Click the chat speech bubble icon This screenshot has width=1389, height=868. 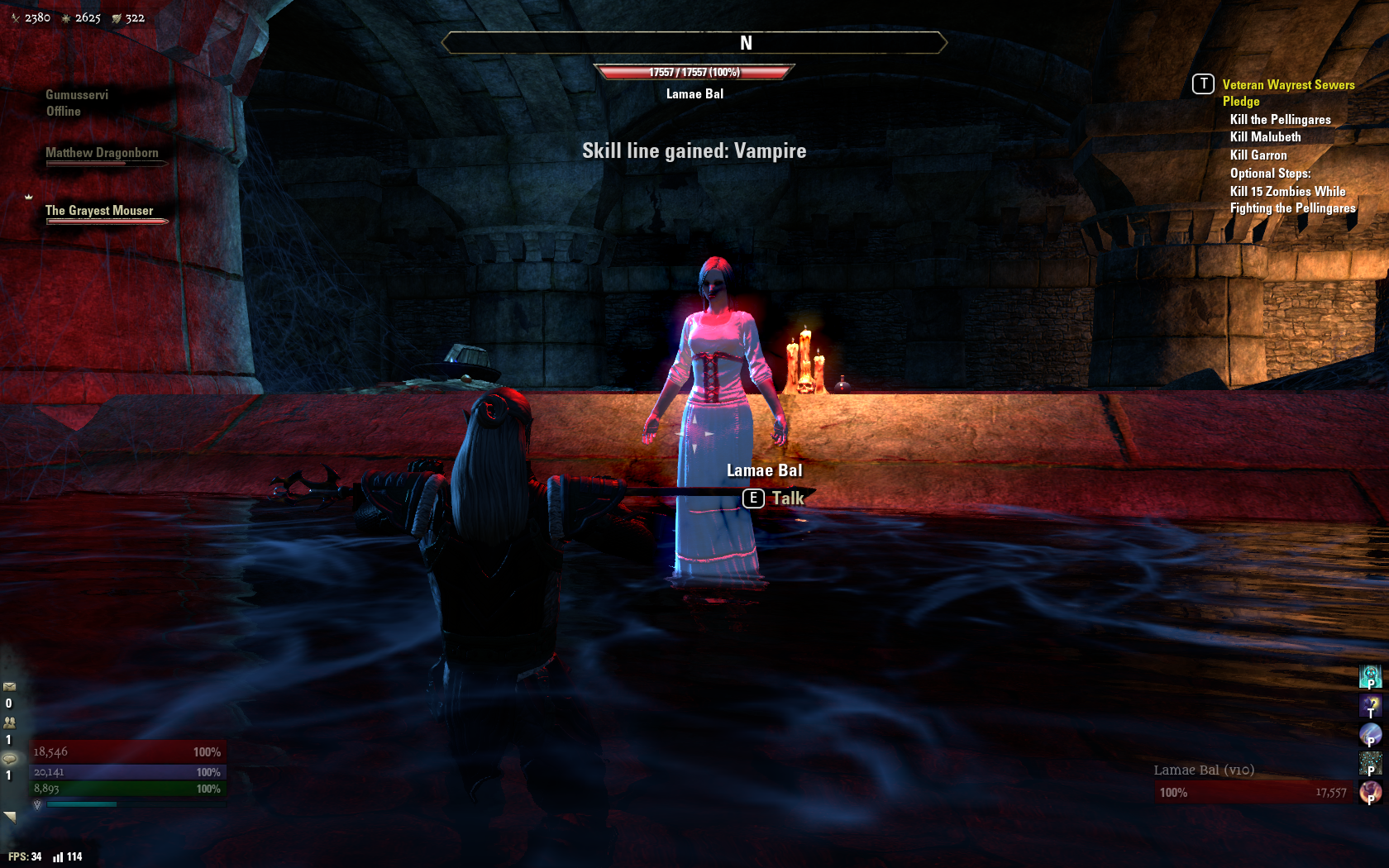click(10, 759)
